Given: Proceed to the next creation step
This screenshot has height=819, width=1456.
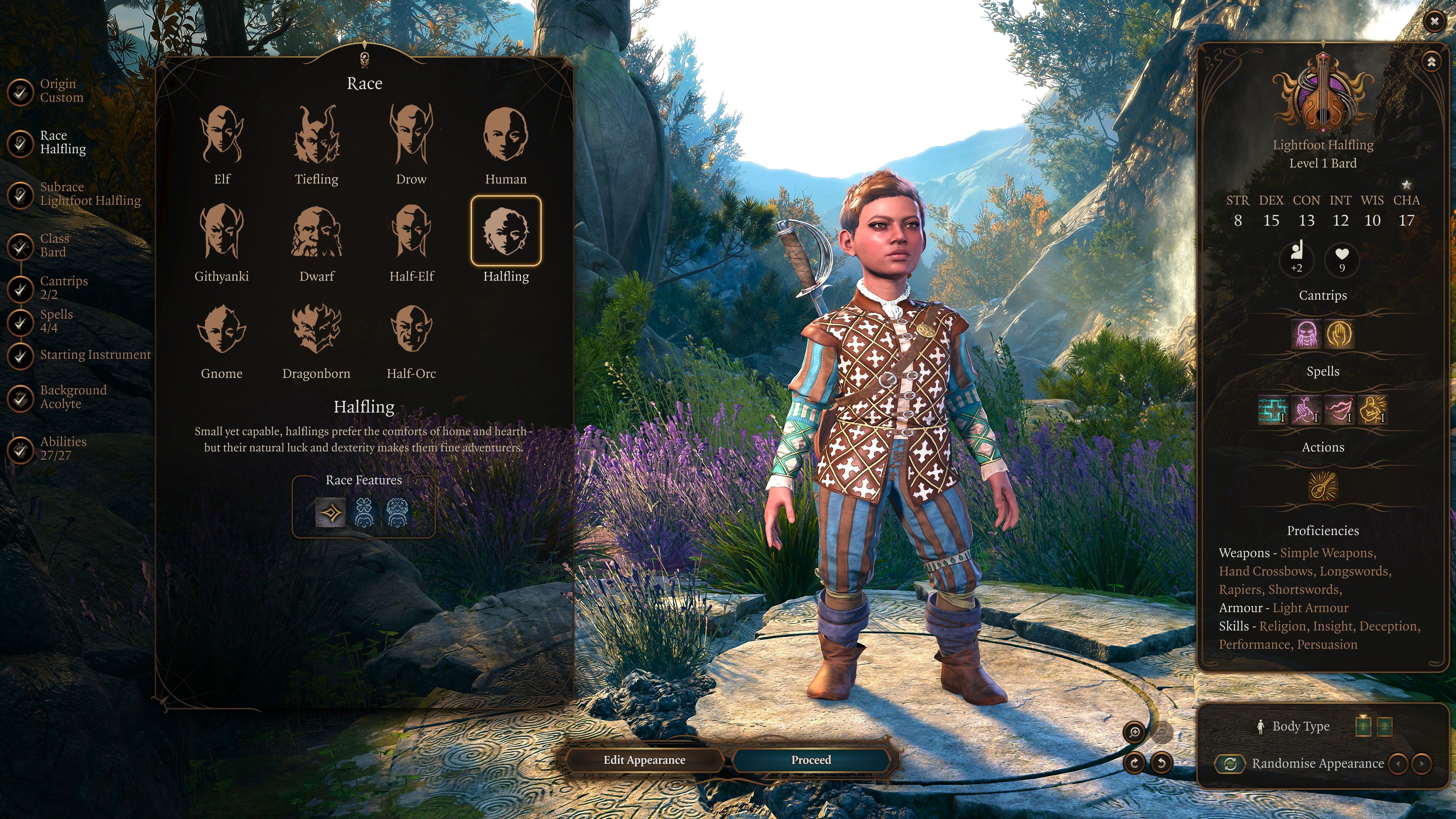Looking at the screenshot, I should point(811,760).
